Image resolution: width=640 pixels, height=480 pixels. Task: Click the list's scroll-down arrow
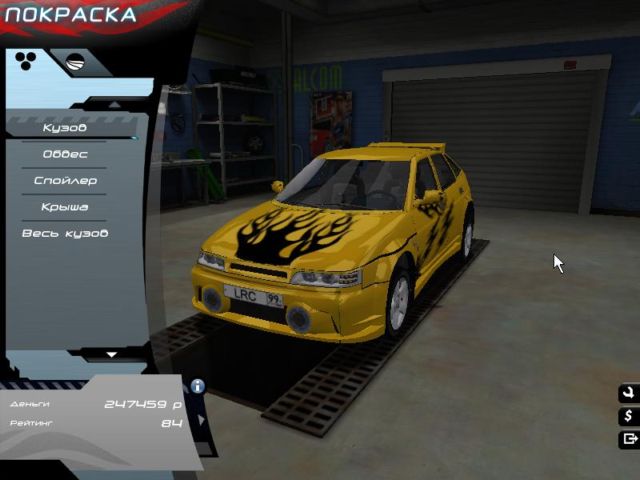tap(112, 354)
